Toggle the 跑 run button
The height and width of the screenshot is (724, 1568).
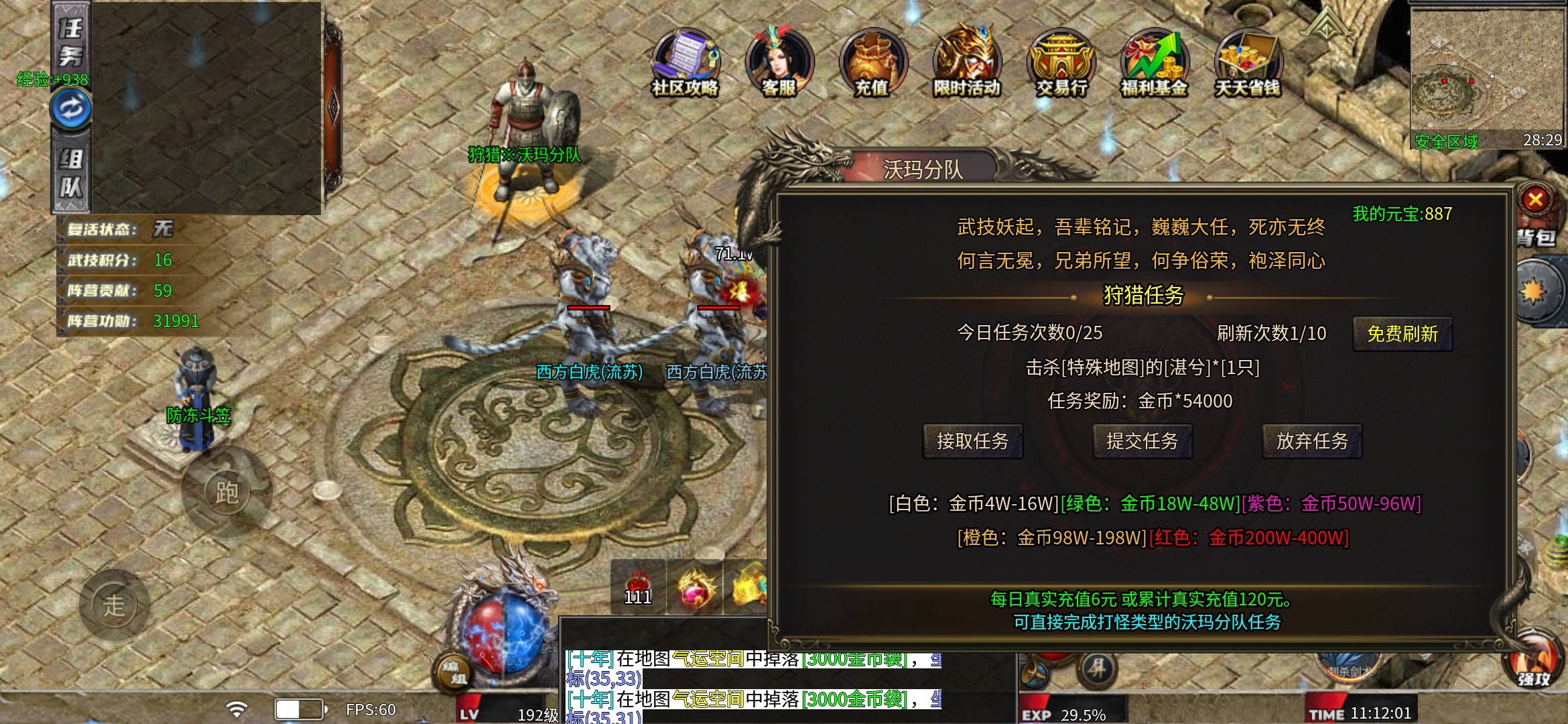pyautogui.click(x=226, y=493)
